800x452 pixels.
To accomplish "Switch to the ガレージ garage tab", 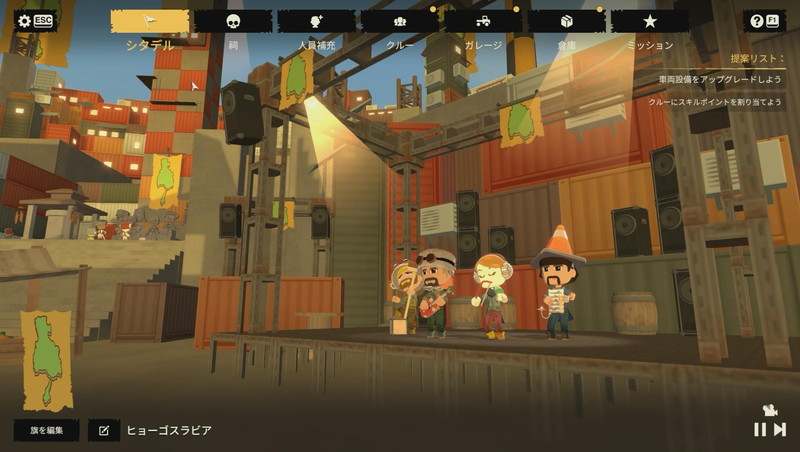I will pos(483,21).
